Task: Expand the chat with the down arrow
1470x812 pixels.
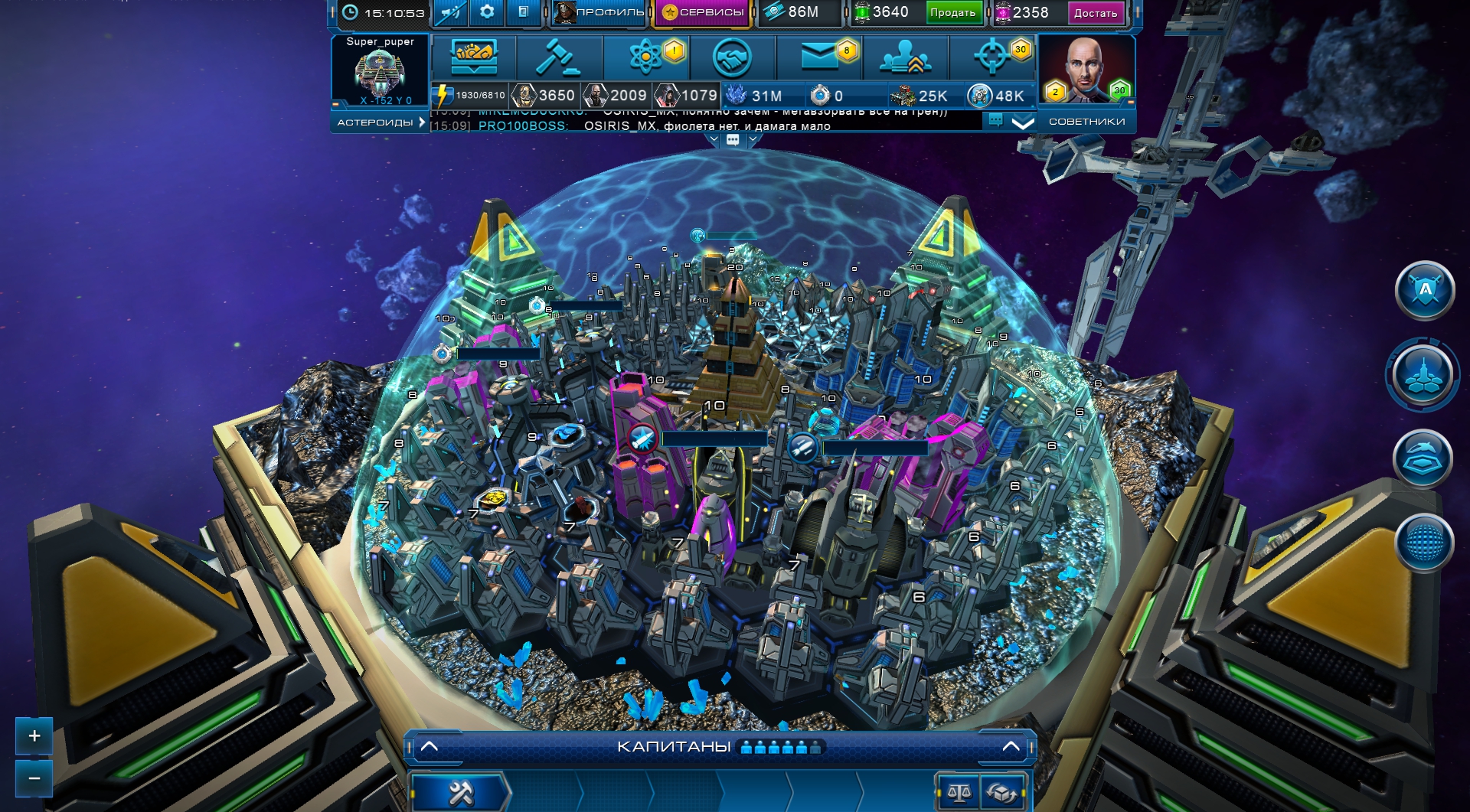Action: click(1023, 122)
